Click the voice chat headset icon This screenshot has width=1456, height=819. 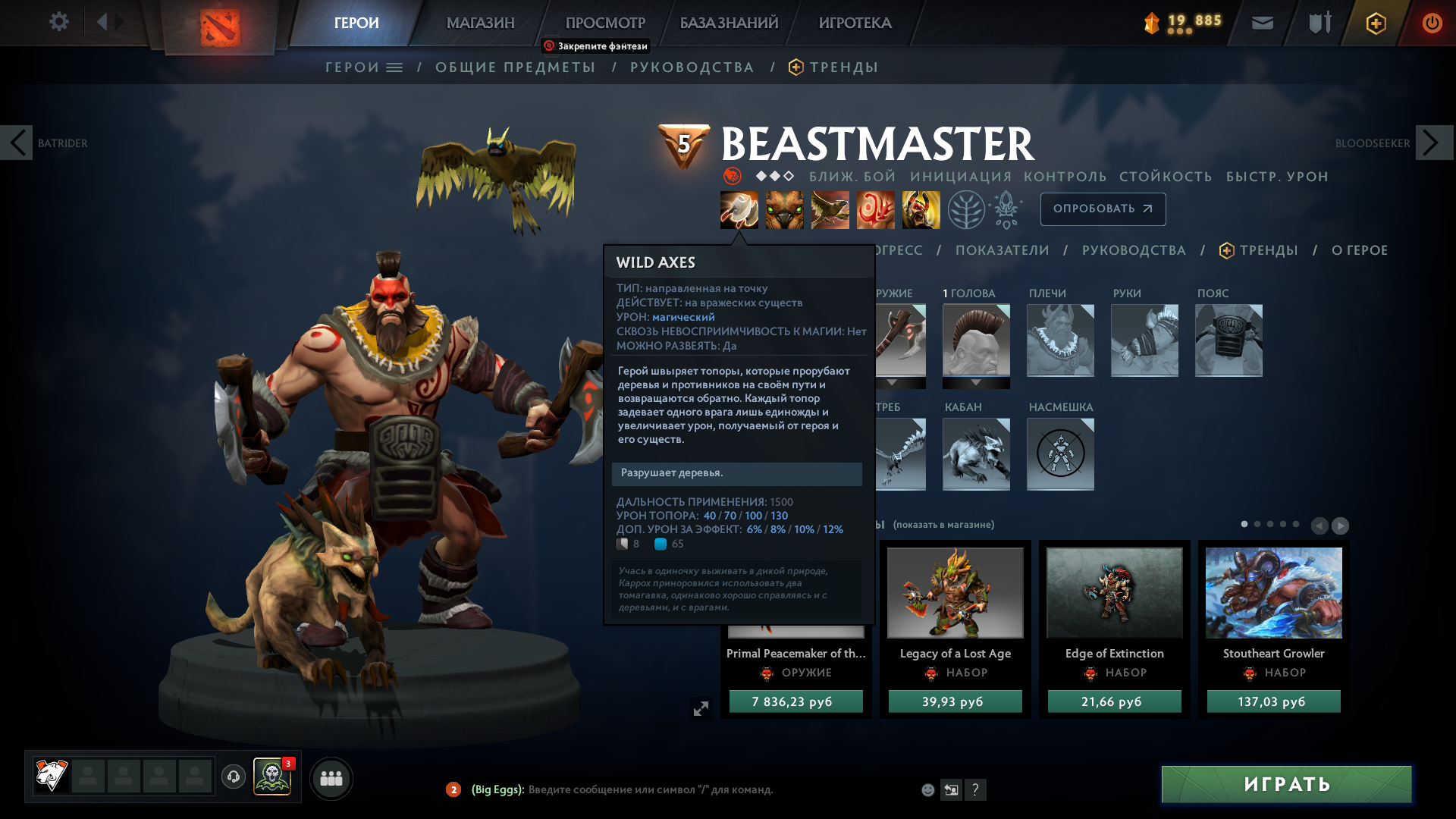coord(233,778)
